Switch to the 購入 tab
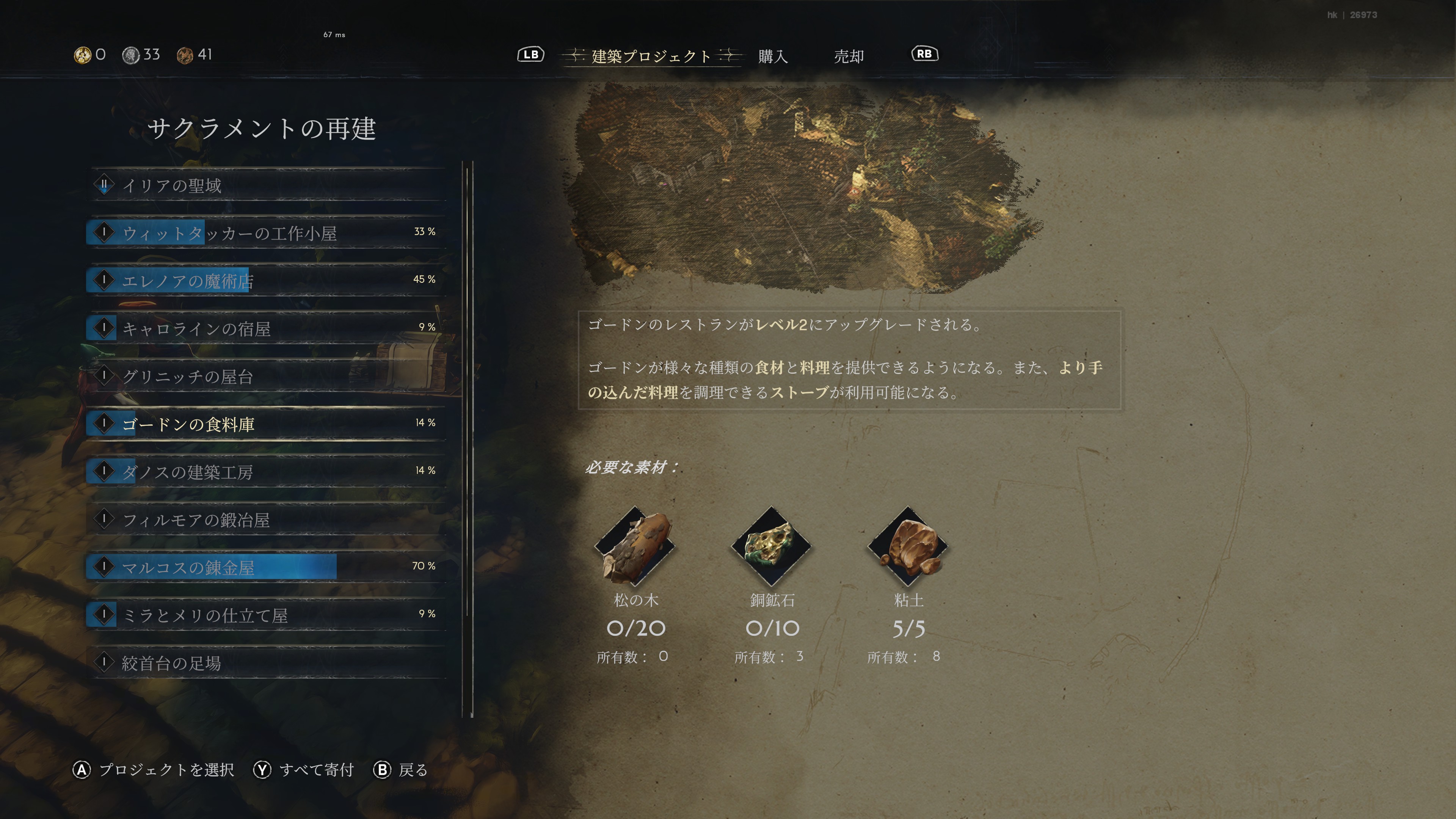The image size is (1456, 819). [x=773, y=56]
